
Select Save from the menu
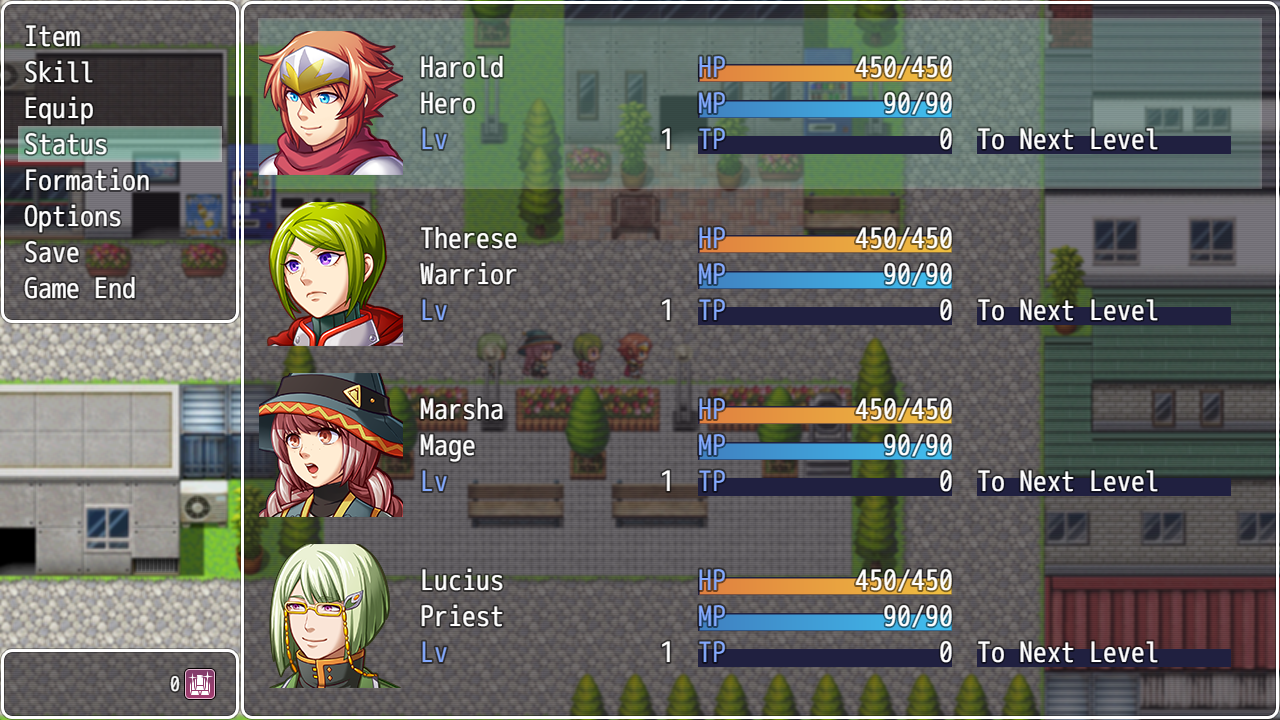[x=51, y=252]
